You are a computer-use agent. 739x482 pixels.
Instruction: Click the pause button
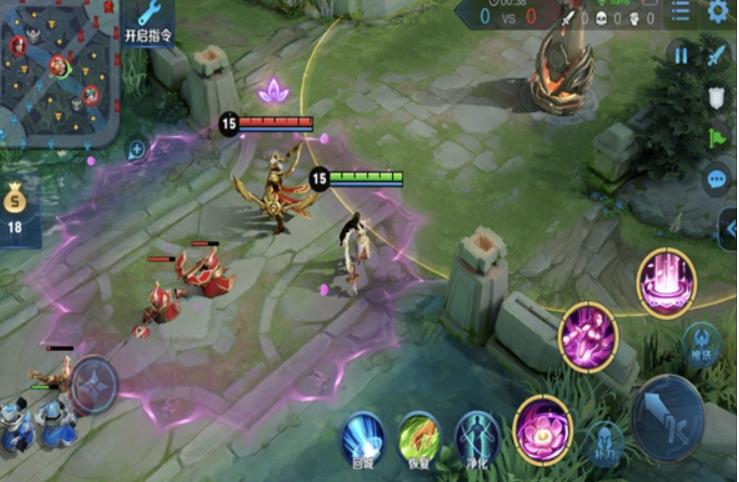click(681, 56)
